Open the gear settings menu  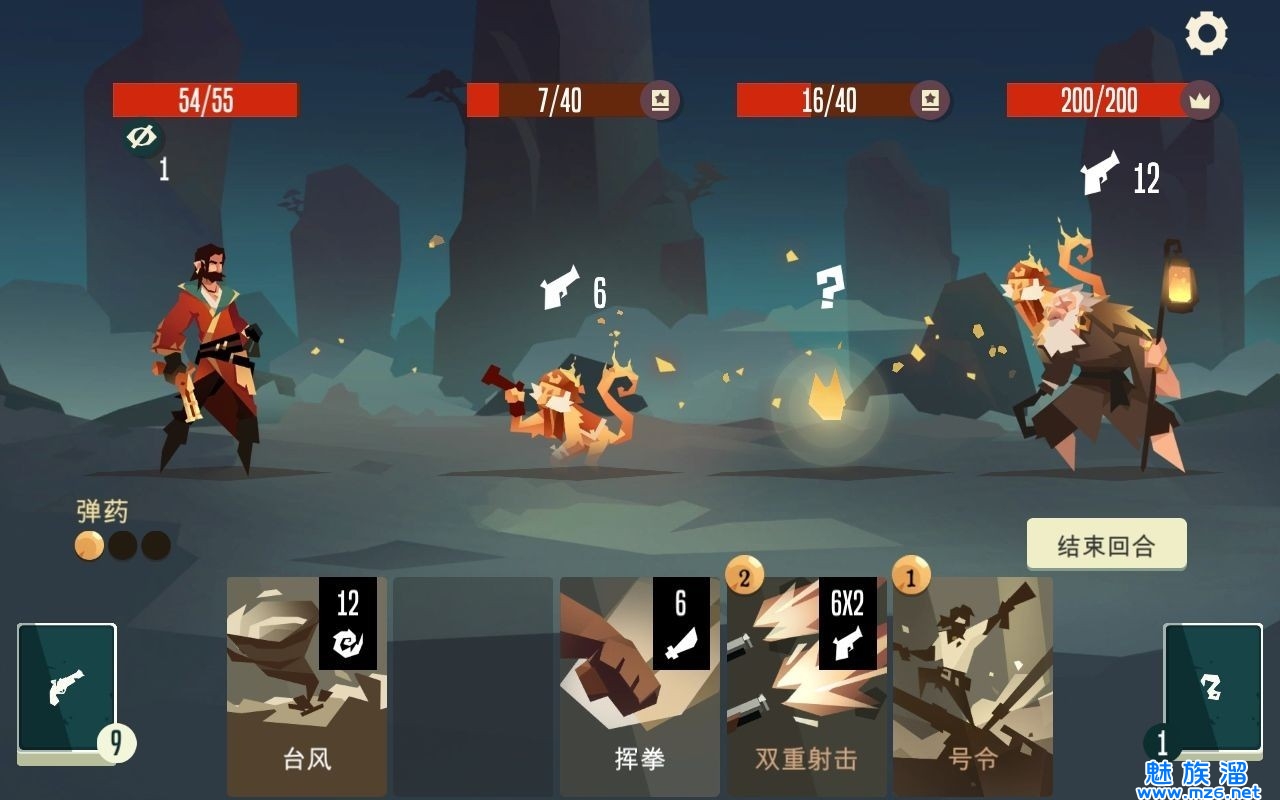click(x=1206, y=34)
